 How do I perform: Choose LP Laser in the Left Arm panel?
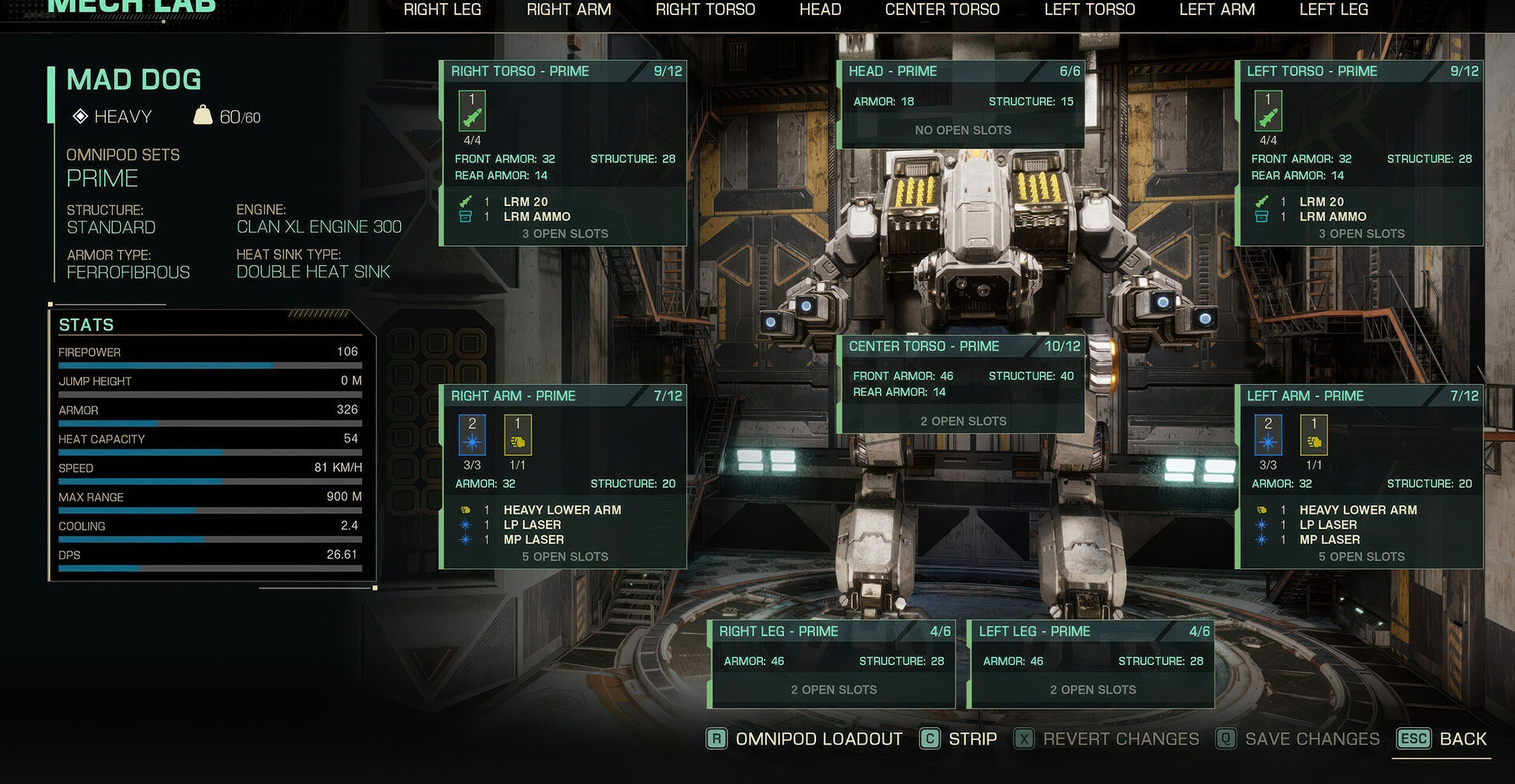click(1328, 525)
